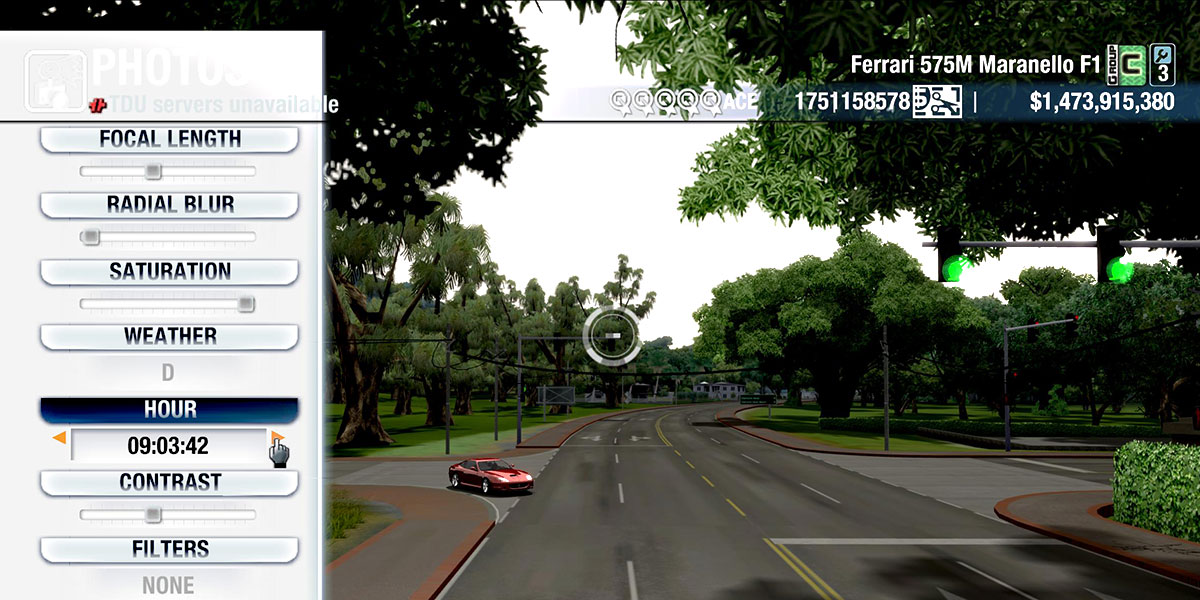
Task: Choose the Contrast option
Action: point(169,482)
